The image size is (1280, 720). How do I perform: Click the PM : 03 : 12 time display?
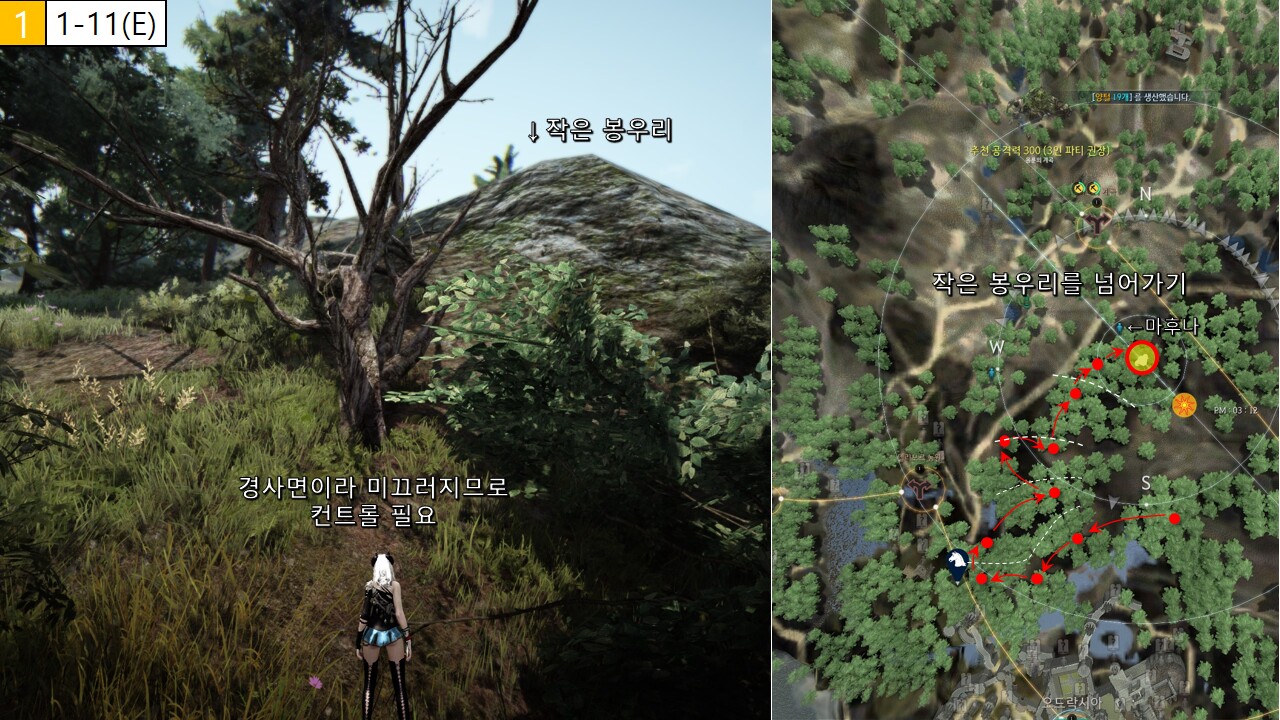(x=1235, y=408)
